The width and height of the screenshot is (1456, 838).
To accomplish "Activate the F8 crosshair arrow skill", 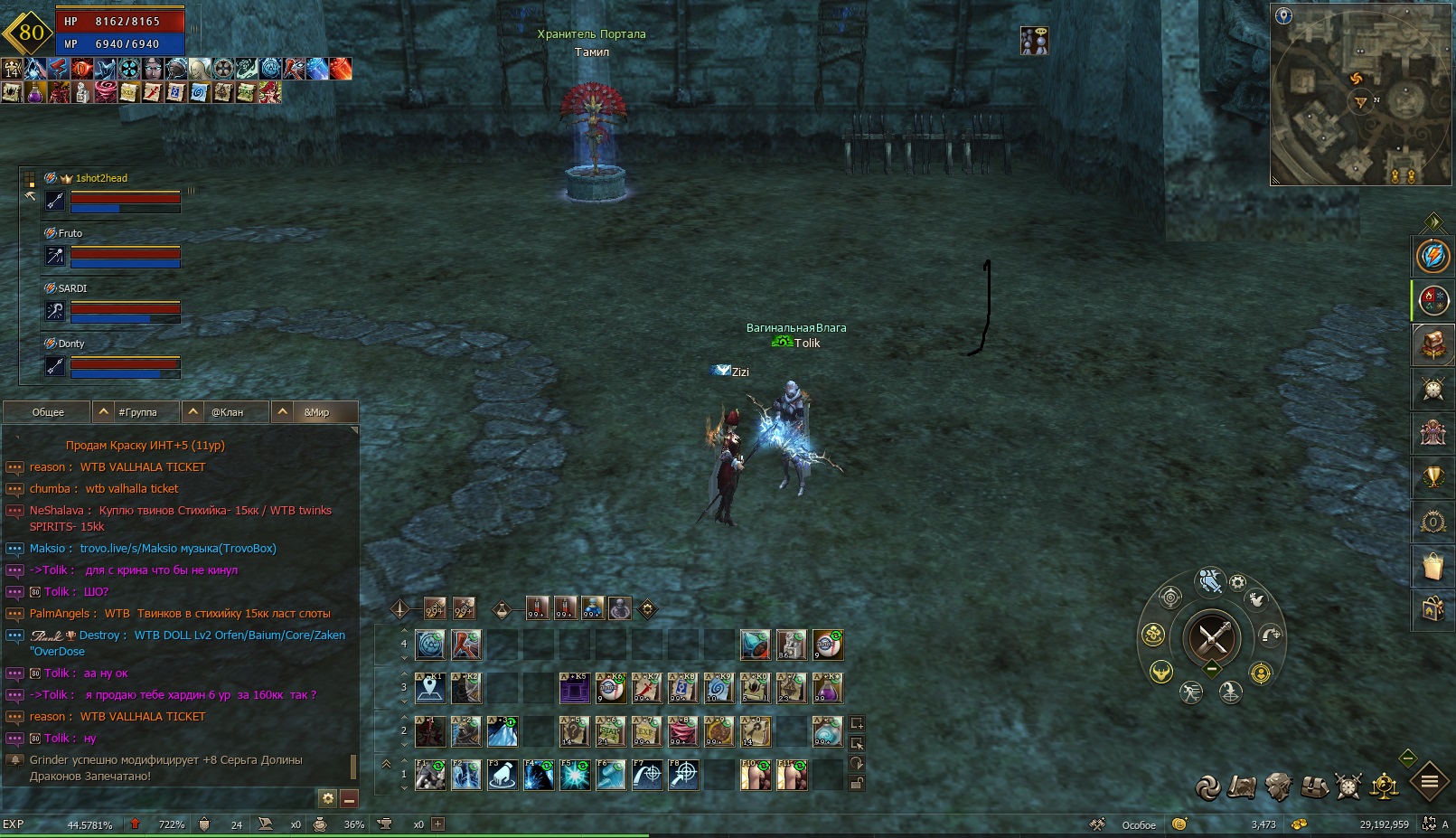I will point(683,775).
